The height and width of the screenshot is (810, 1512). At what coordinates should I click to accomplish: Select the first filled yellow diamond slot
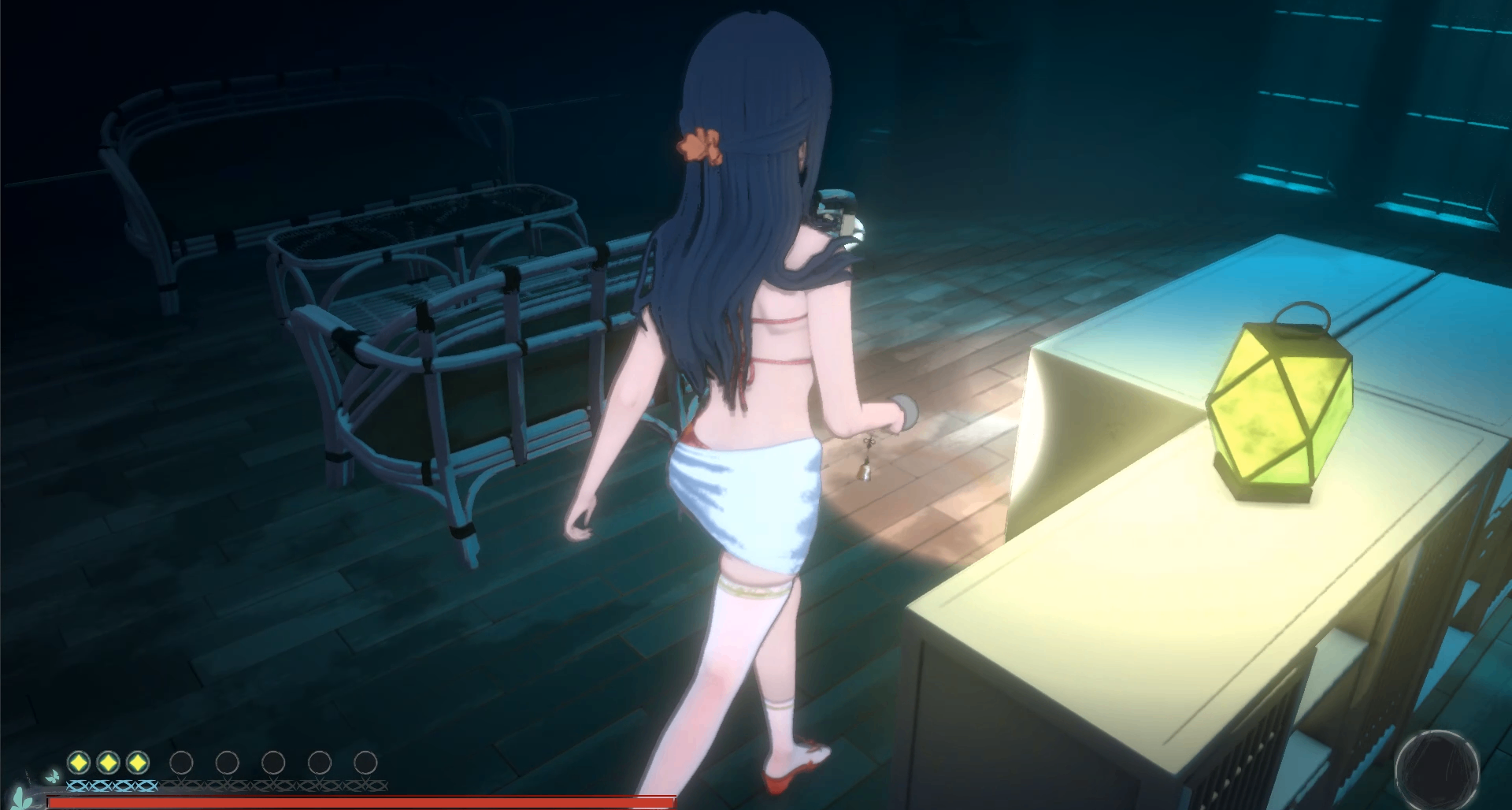coord(77,762)
